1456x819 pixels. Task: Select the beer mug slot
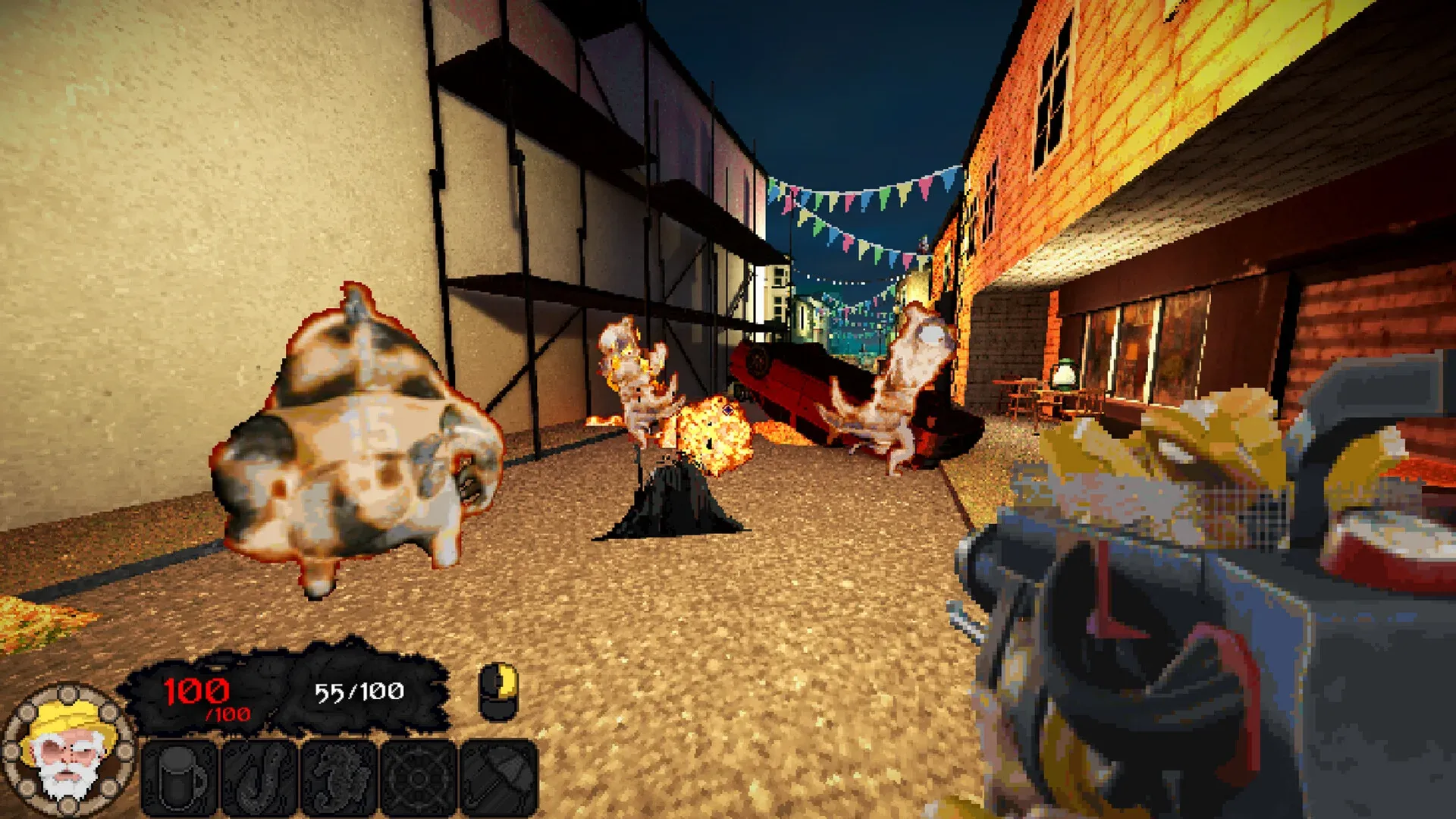coord(180,778)
